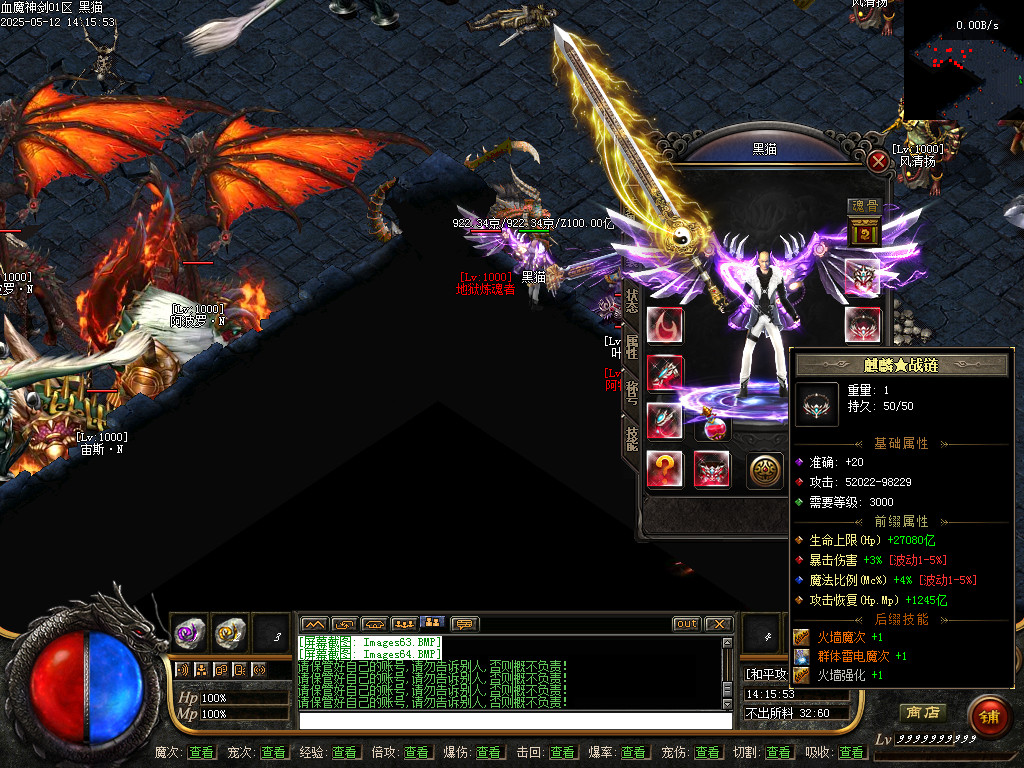This screenshot has height=768, width=1024.
Task: Focus the chat input box
Action: tap(515, 720)
